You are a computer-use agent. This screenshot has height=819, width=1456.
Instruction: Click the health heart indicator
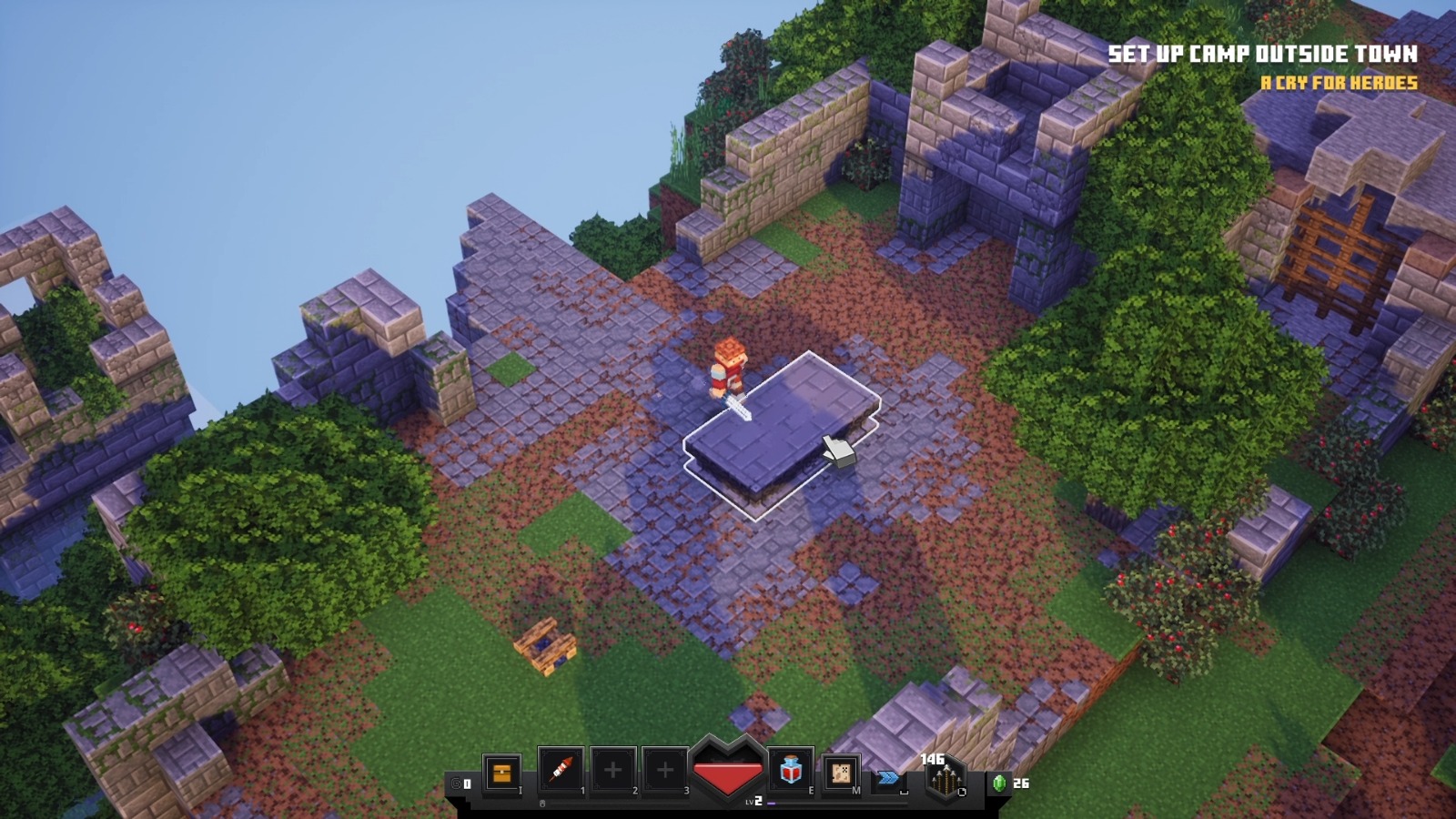click(x=726, y=772)
